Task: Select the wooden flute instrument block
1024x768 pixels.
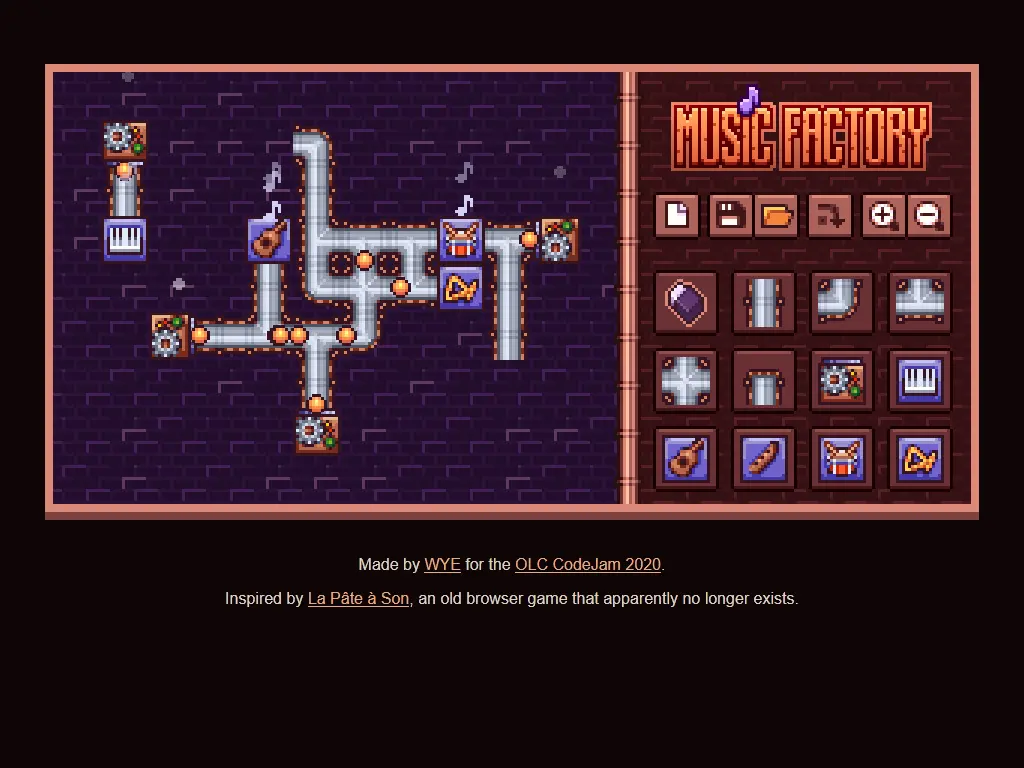Action: click(x=764, y=458)
